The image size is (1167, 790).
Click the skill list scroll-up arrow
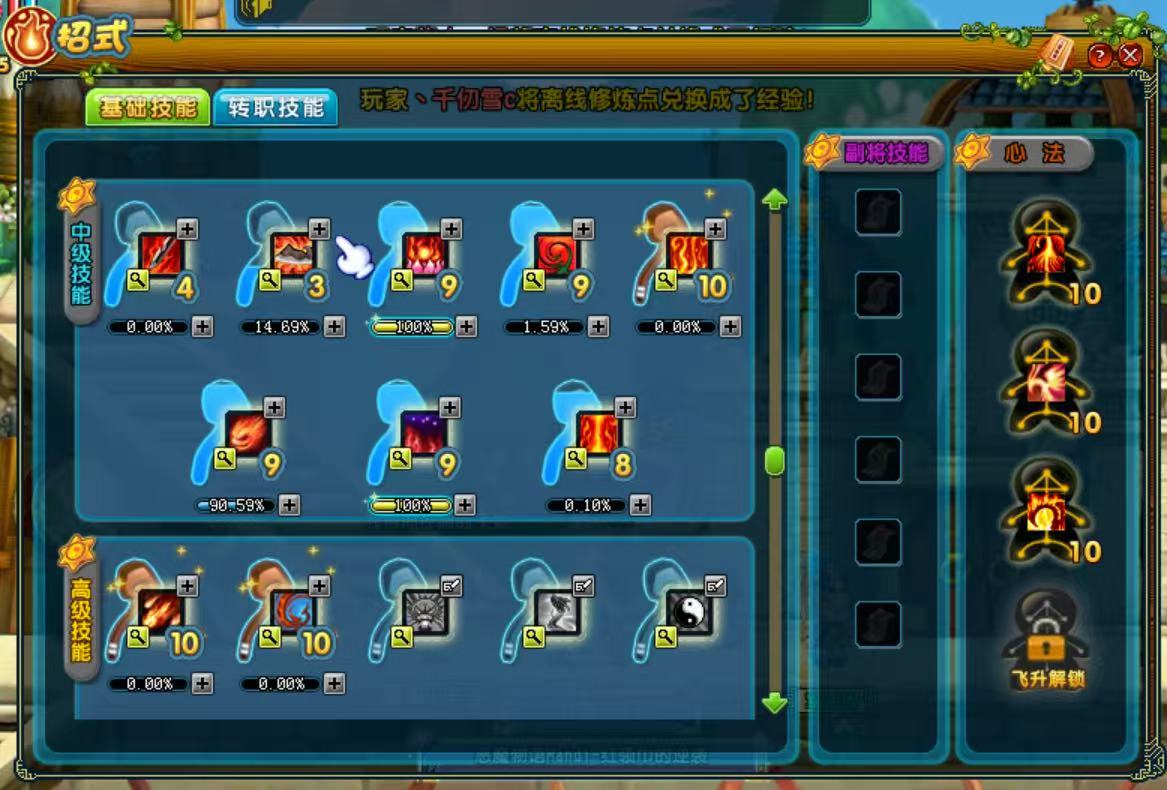[x=775, y=201]
